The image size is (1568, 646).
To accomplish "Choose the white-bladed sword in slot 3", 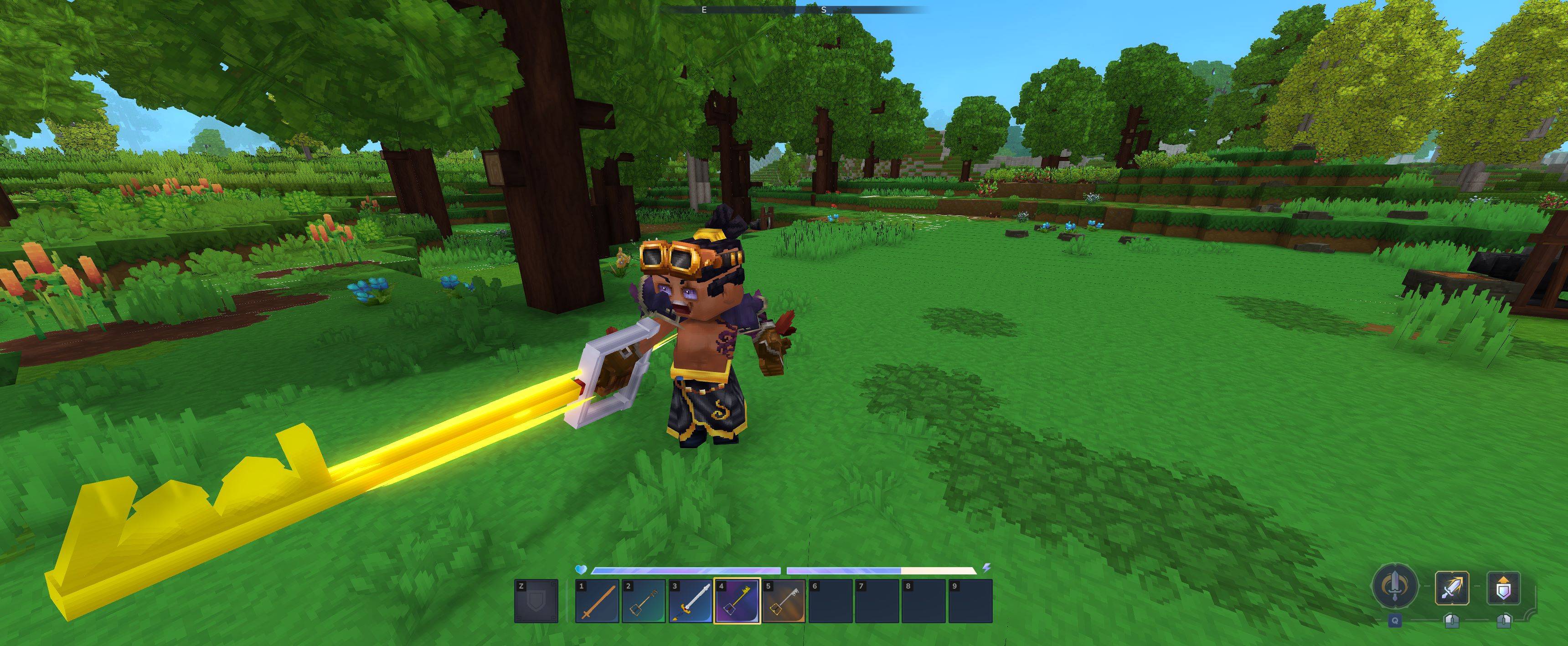I will pyautogui.click(x=690, y=601).
